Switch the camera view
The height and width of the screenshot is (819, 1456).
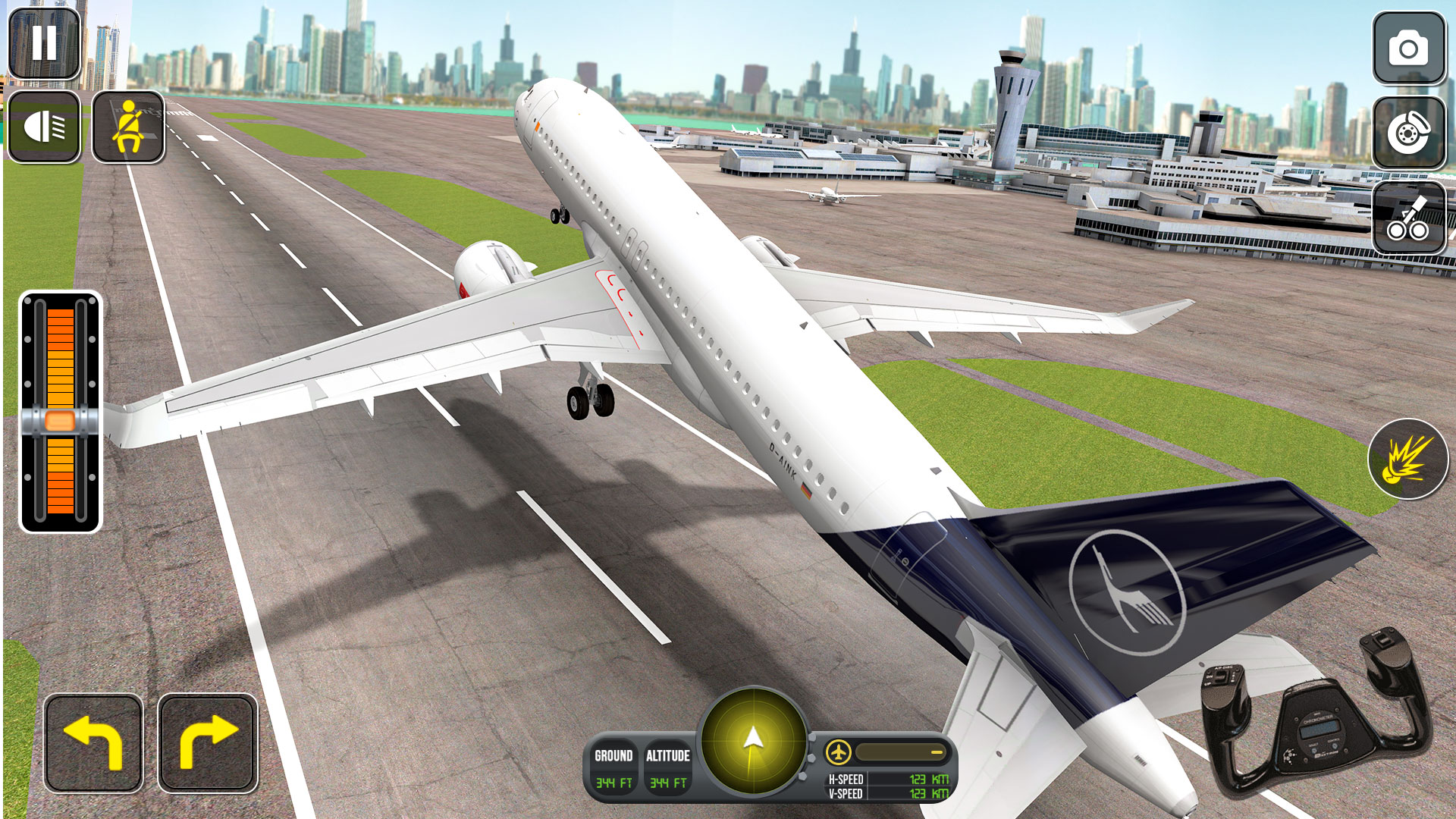pos(1408,49)
